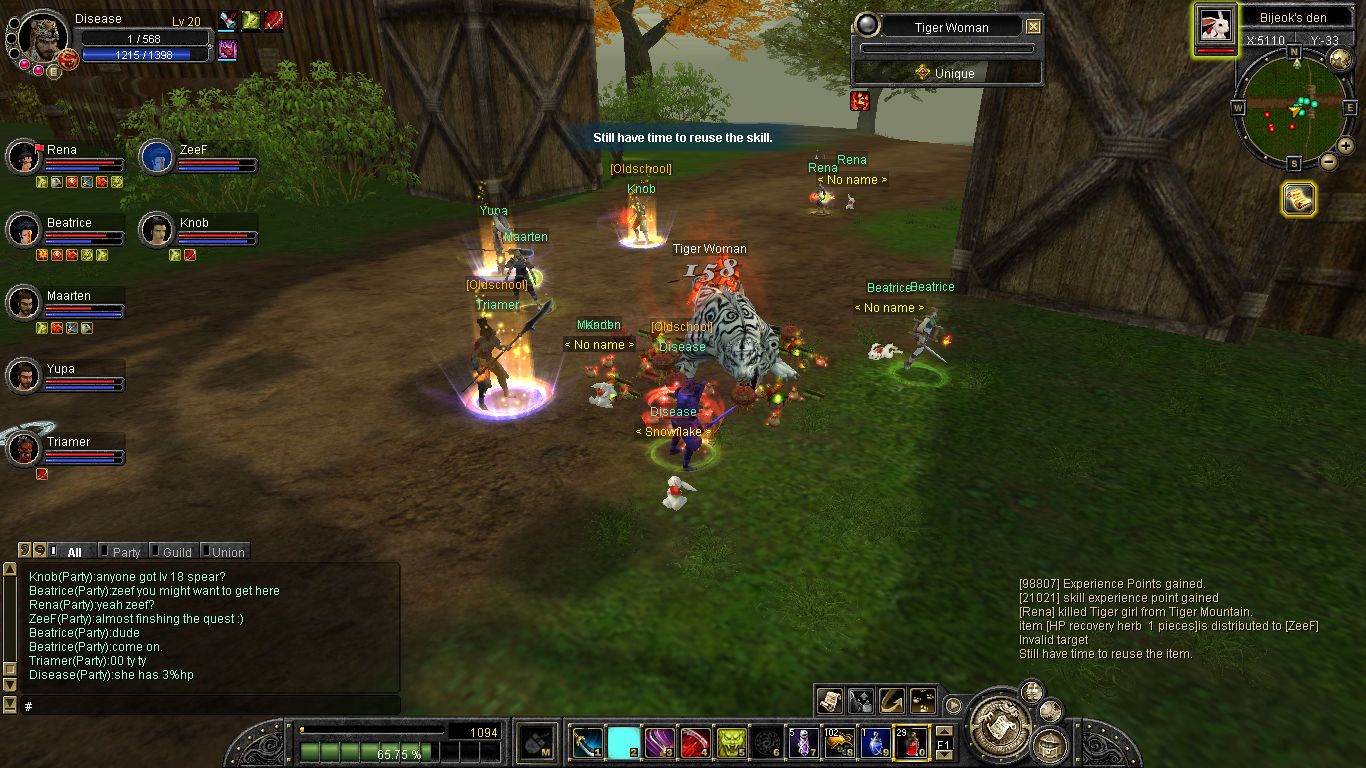Viewport: 1366px width, 768px height.
Task: Select party member Triamer's portrait
Action: [24, 449]
